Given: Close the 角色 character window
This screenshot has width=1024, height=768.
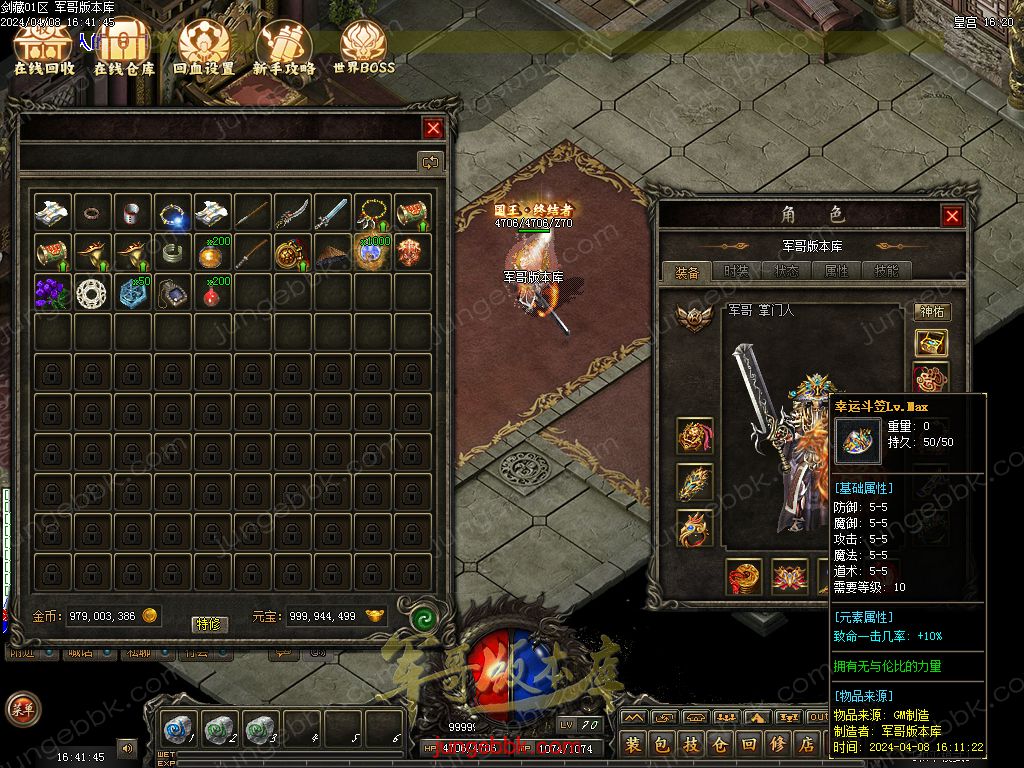Looking at the screenshot, I should coord(952,216).
